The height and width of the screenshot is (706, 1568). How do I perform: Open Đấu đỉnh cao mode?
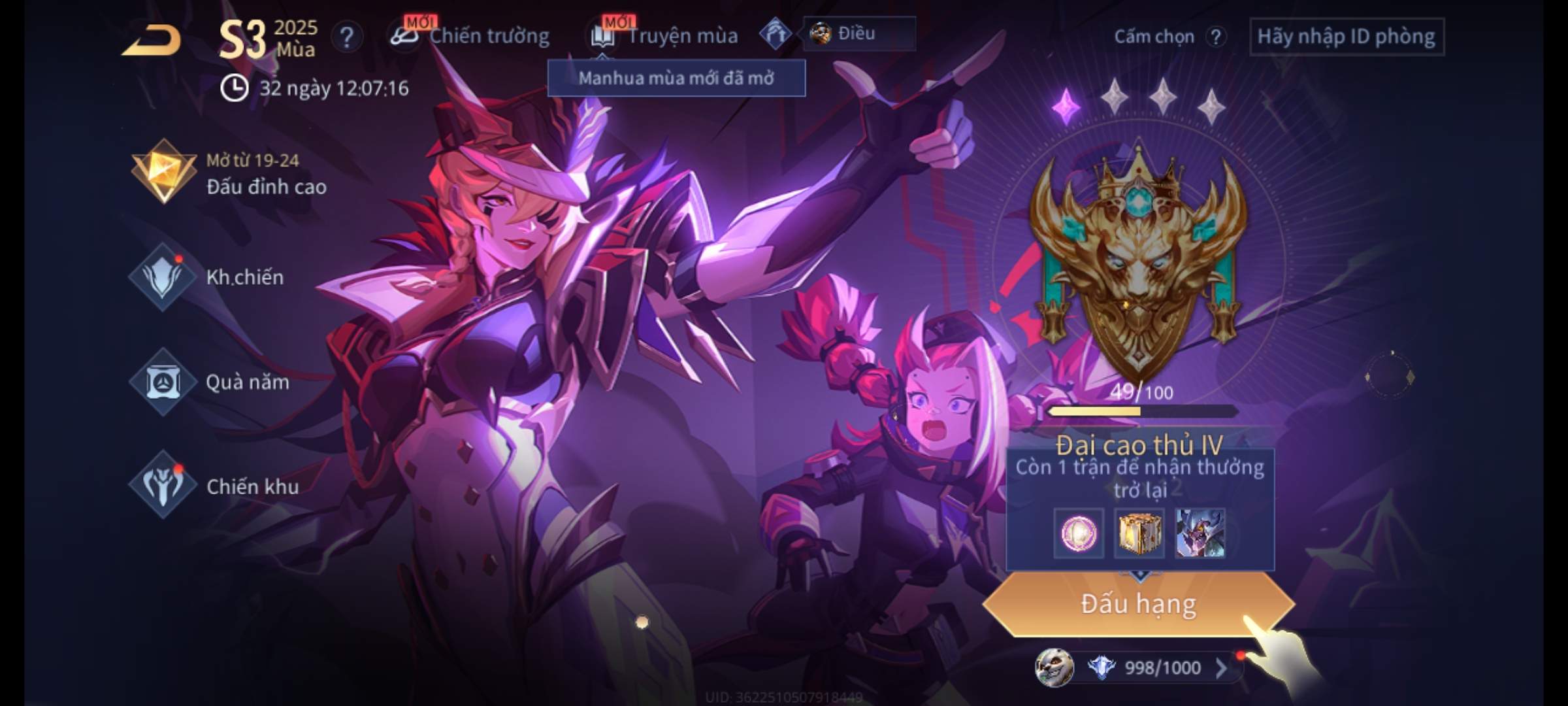[x=229, y=173]
